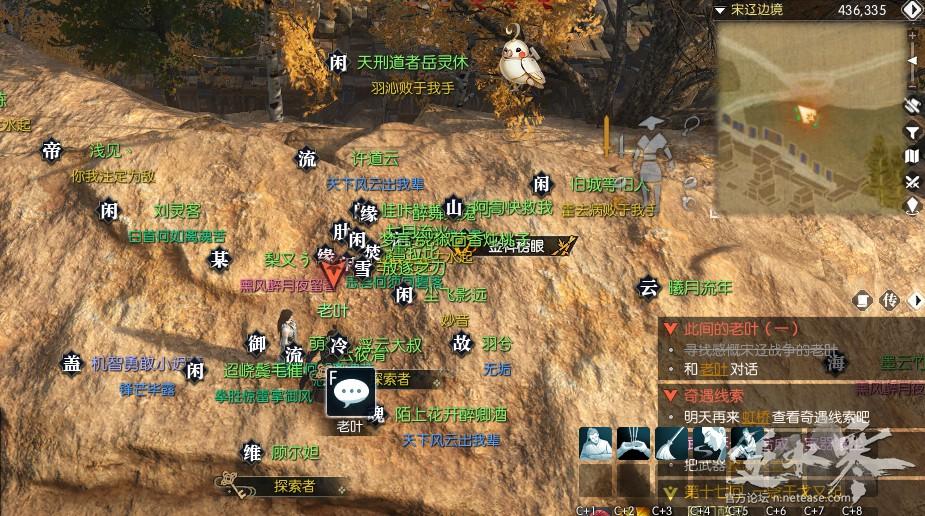925x516 pixels.
Task: Click the satellite icon beside the minimap
Action: coord(912,105)
